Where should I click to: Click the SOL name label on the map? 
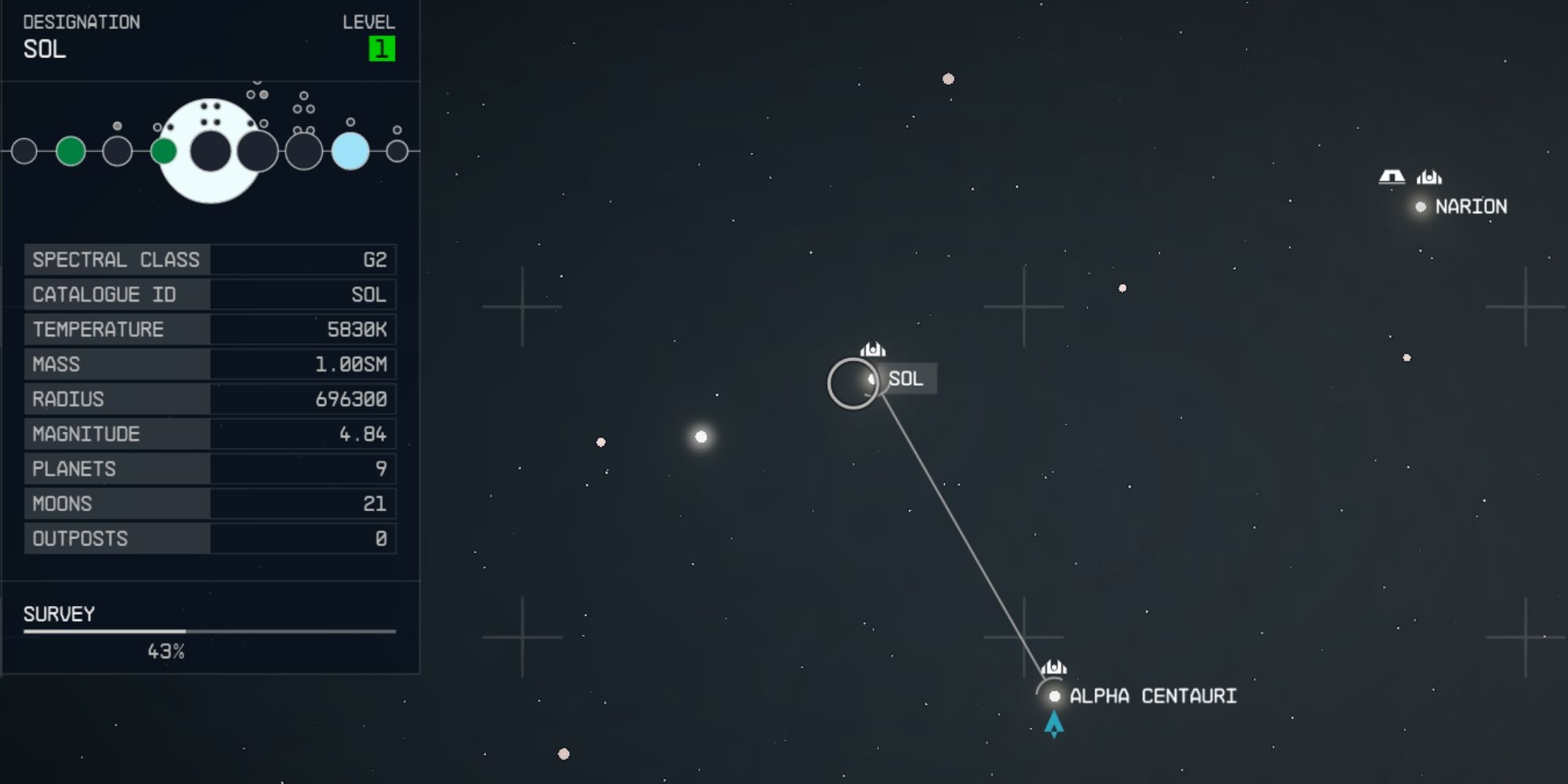[908, 379]
